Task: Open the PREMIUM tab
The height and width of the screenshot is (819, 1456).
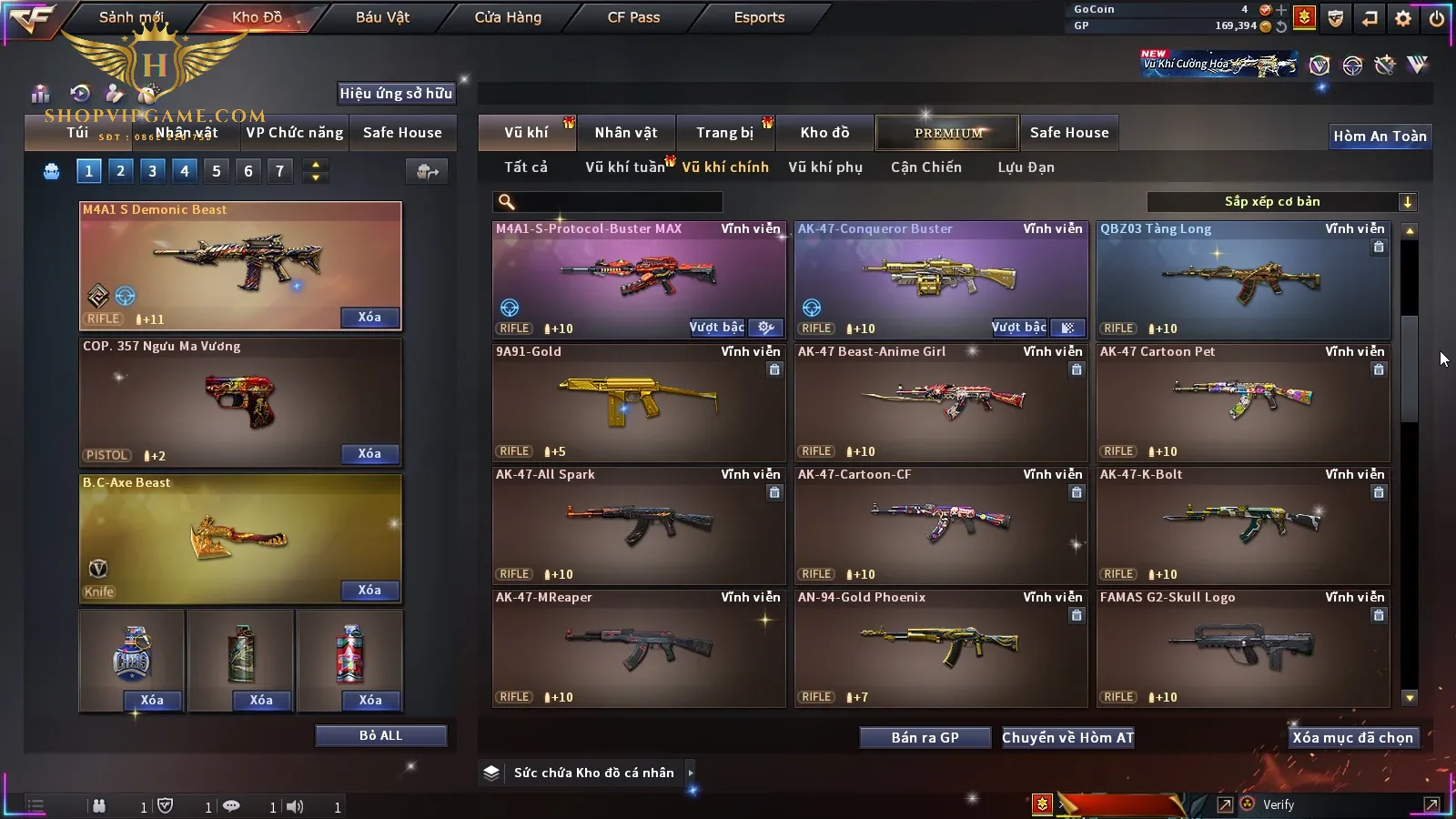Action: click(948, 133)
